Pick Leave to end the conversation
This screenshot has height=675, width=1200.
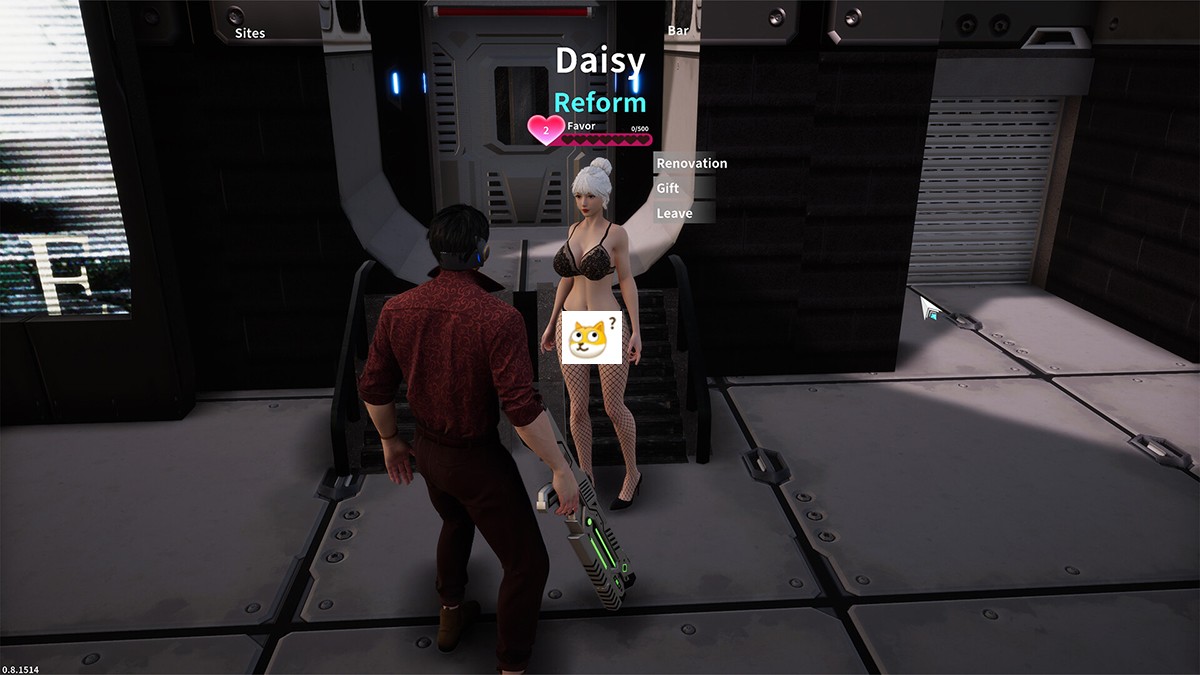tap(673, 213)
